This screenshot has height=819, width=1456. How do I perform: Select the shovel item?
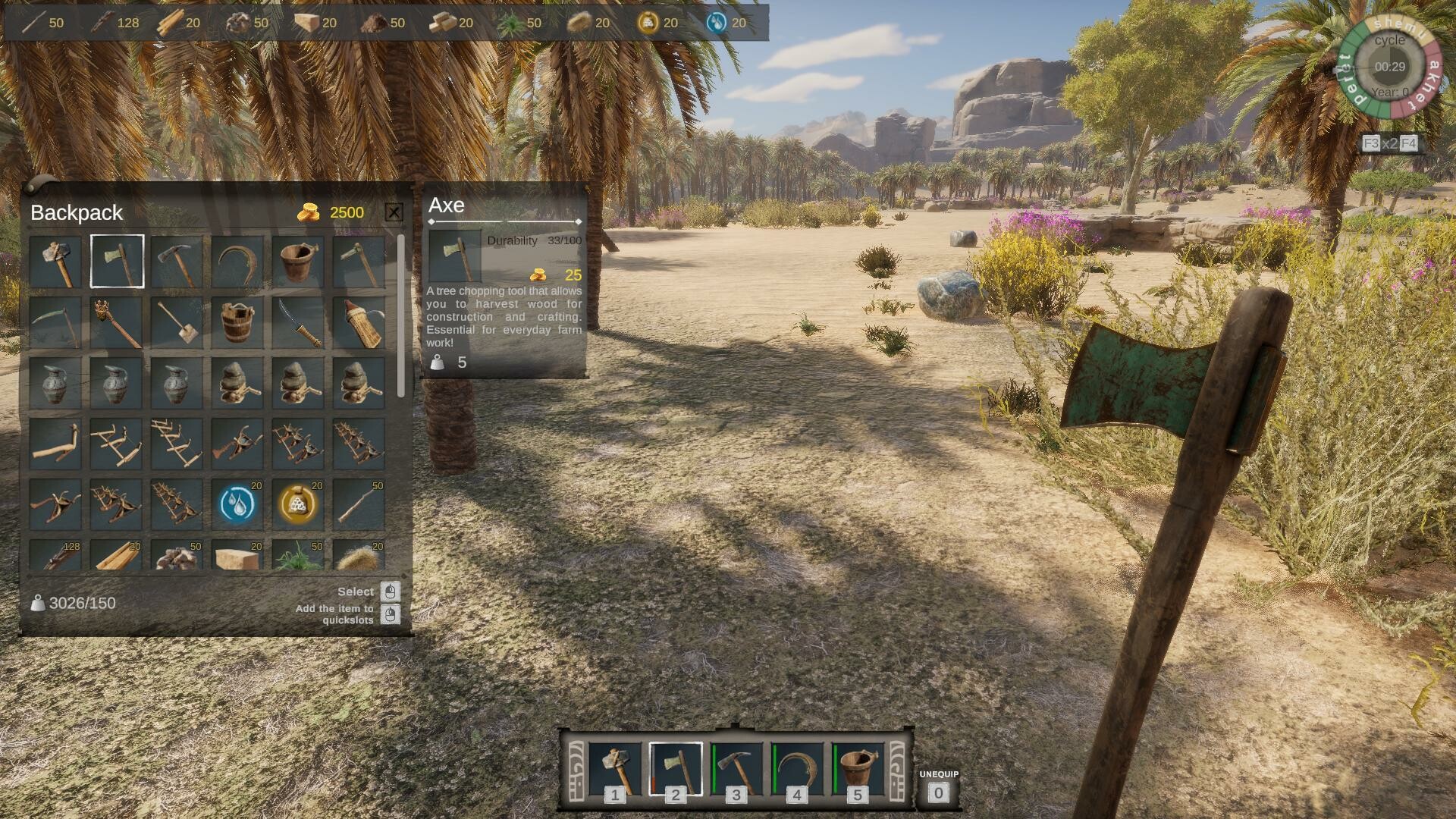177,321
